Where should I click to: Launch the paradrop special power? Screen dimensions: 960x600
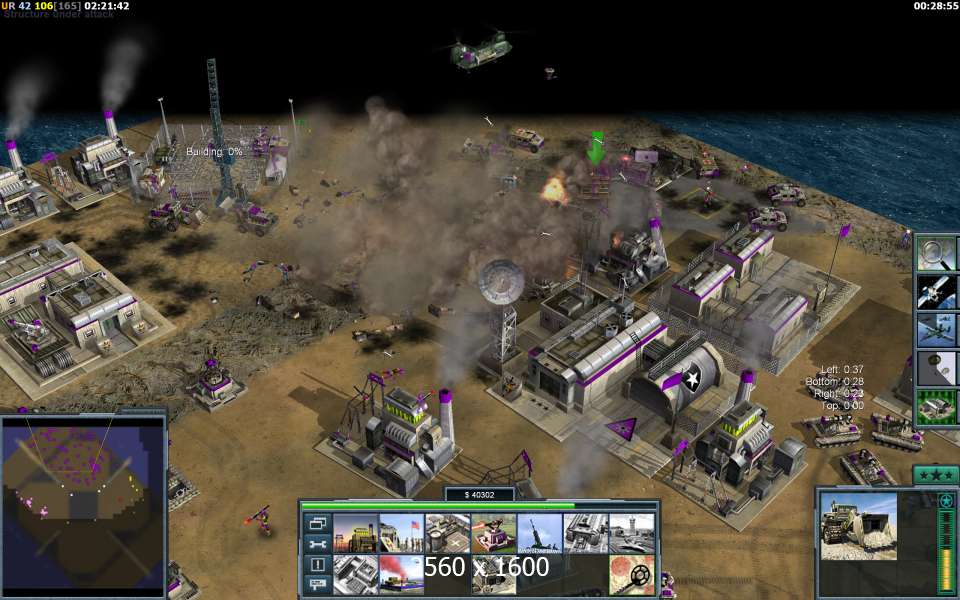click(x=937, y=367)
